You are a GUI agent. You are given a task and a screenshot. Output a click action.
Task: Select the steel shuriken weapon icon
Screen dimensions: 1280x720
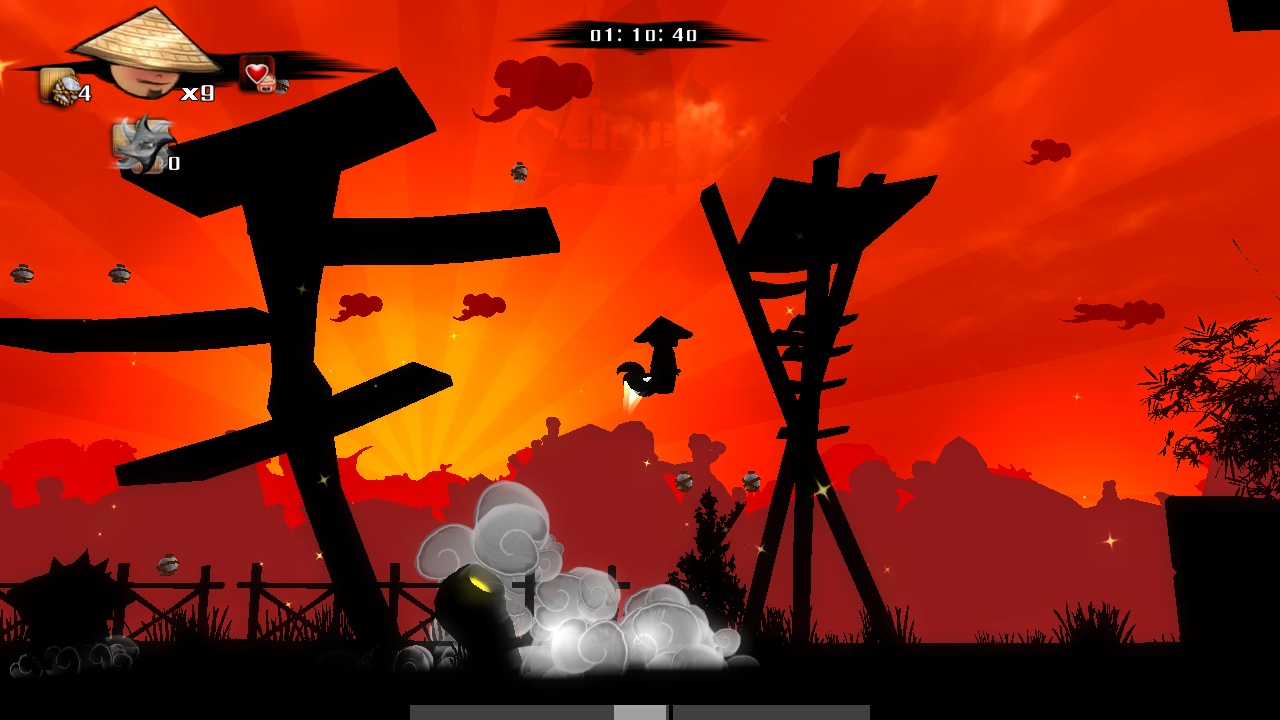(x=142, y=146)
